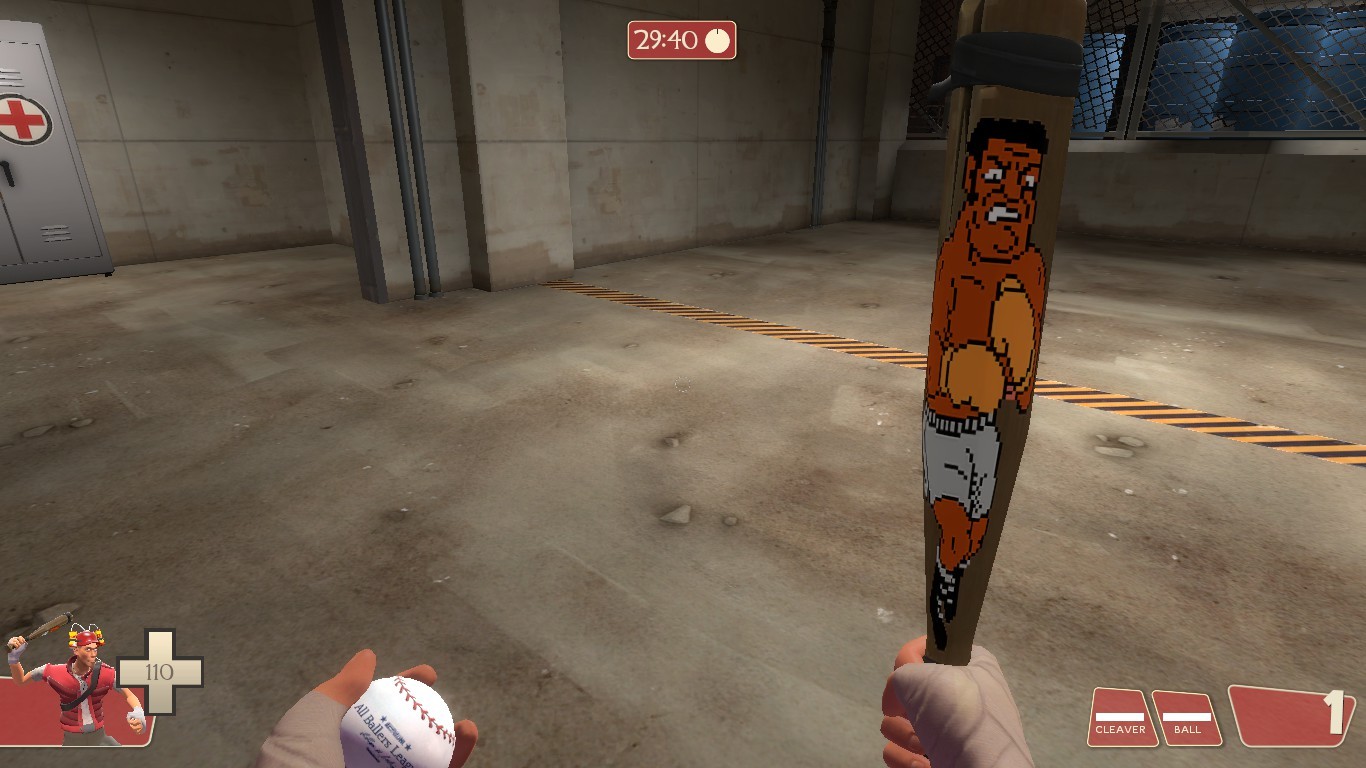Click the round timer clock icon

[x=716, y=40]
